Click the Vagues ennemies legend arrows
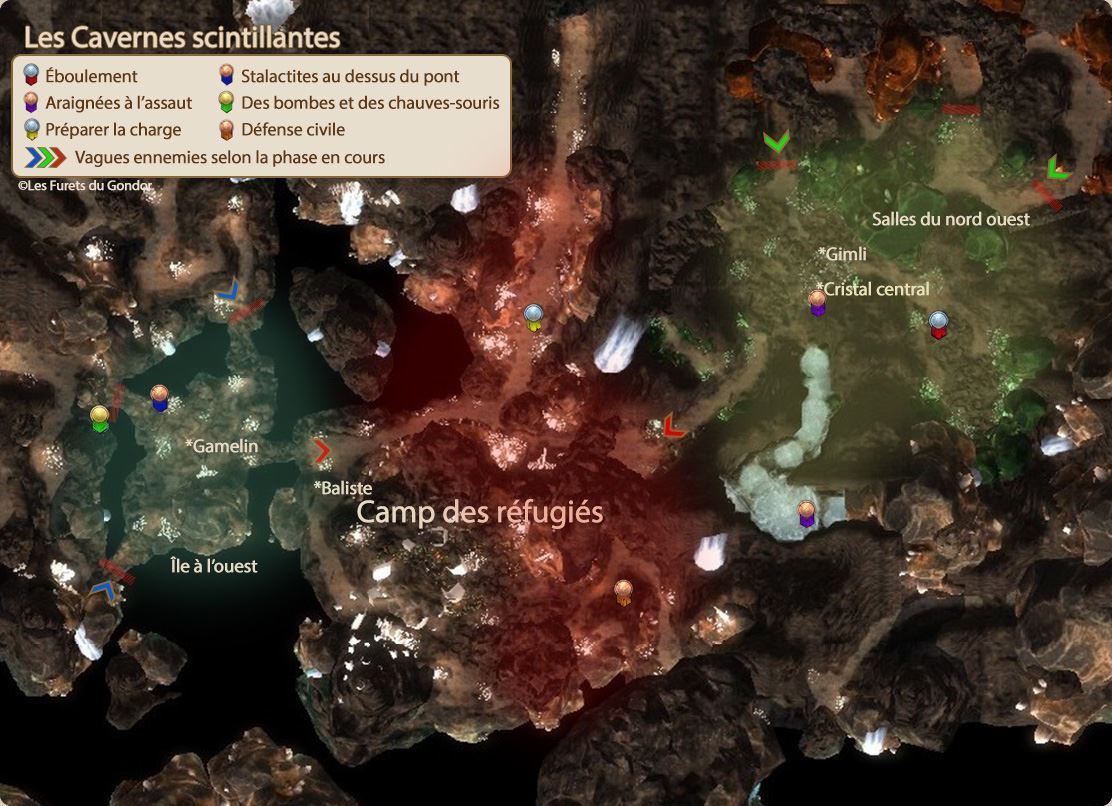The height and width of the screenshot is (806, 1112). [x=46, y=157]
